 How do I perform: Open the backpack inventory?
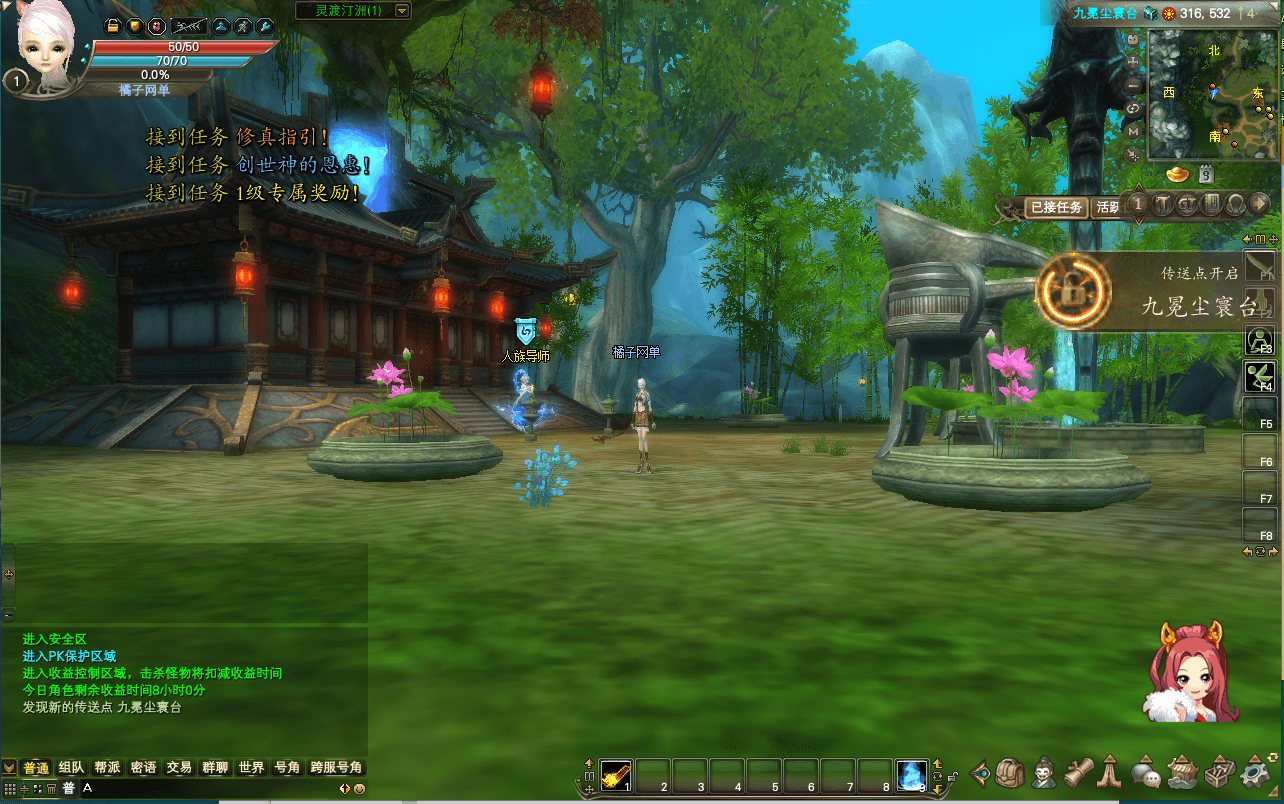click(1010, 773)
